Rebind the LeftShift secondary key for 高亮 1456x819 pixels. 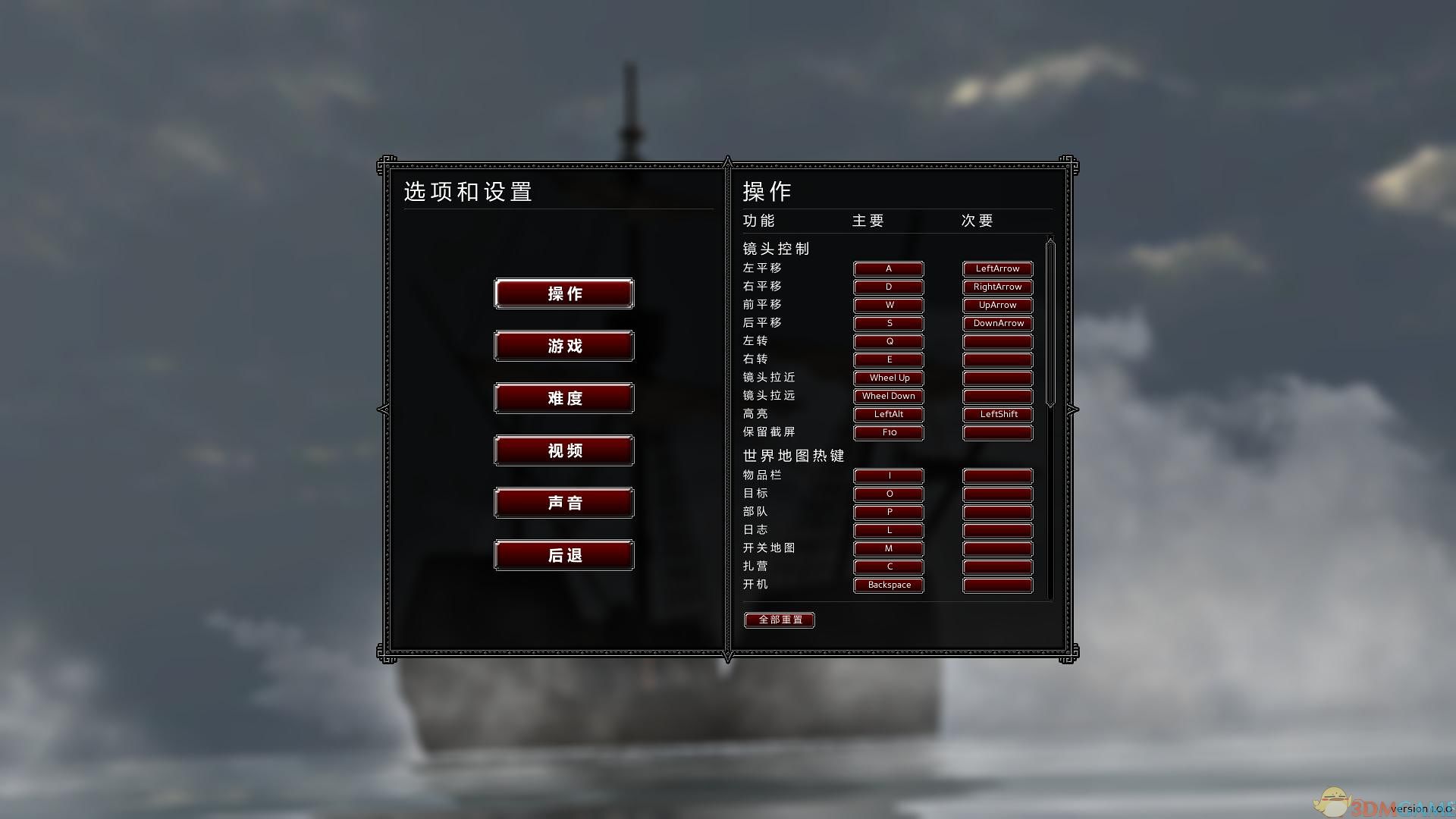coord(997,415)
